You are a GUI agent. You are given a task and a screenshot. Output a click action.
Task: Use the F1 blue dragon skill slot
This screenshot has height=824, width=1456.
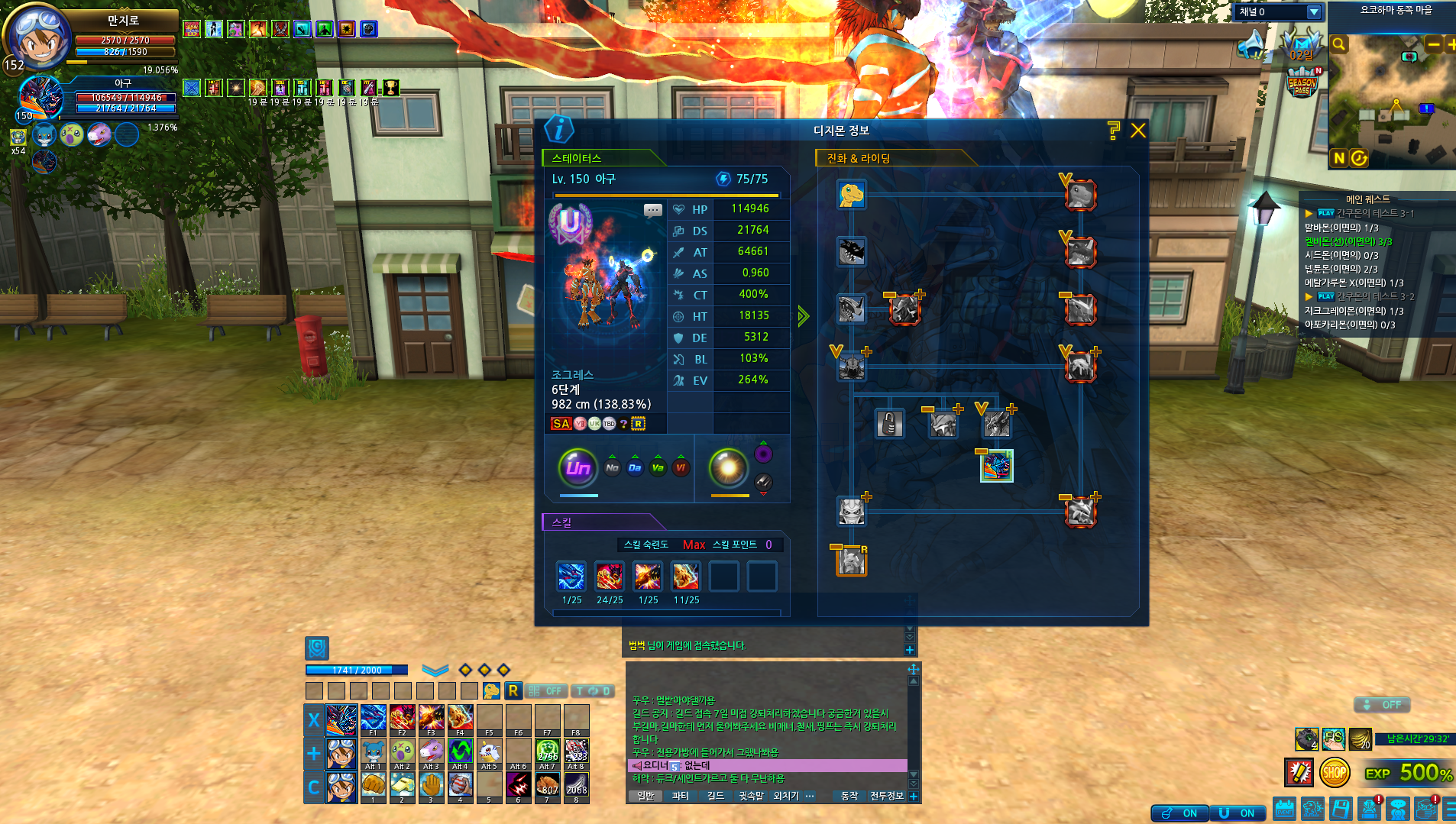[x=373, y=719]
